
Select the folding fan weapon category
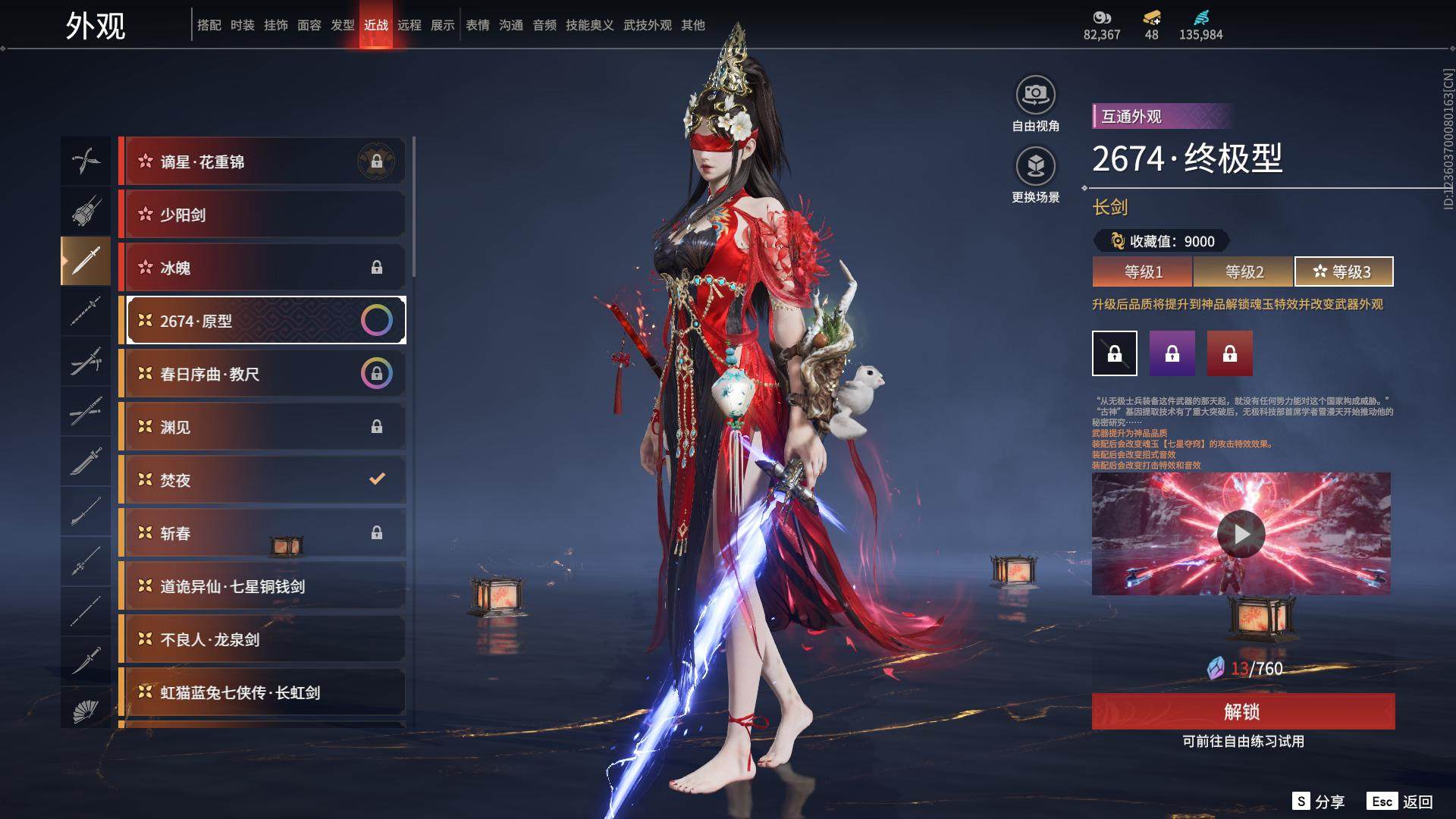point(86,711)
